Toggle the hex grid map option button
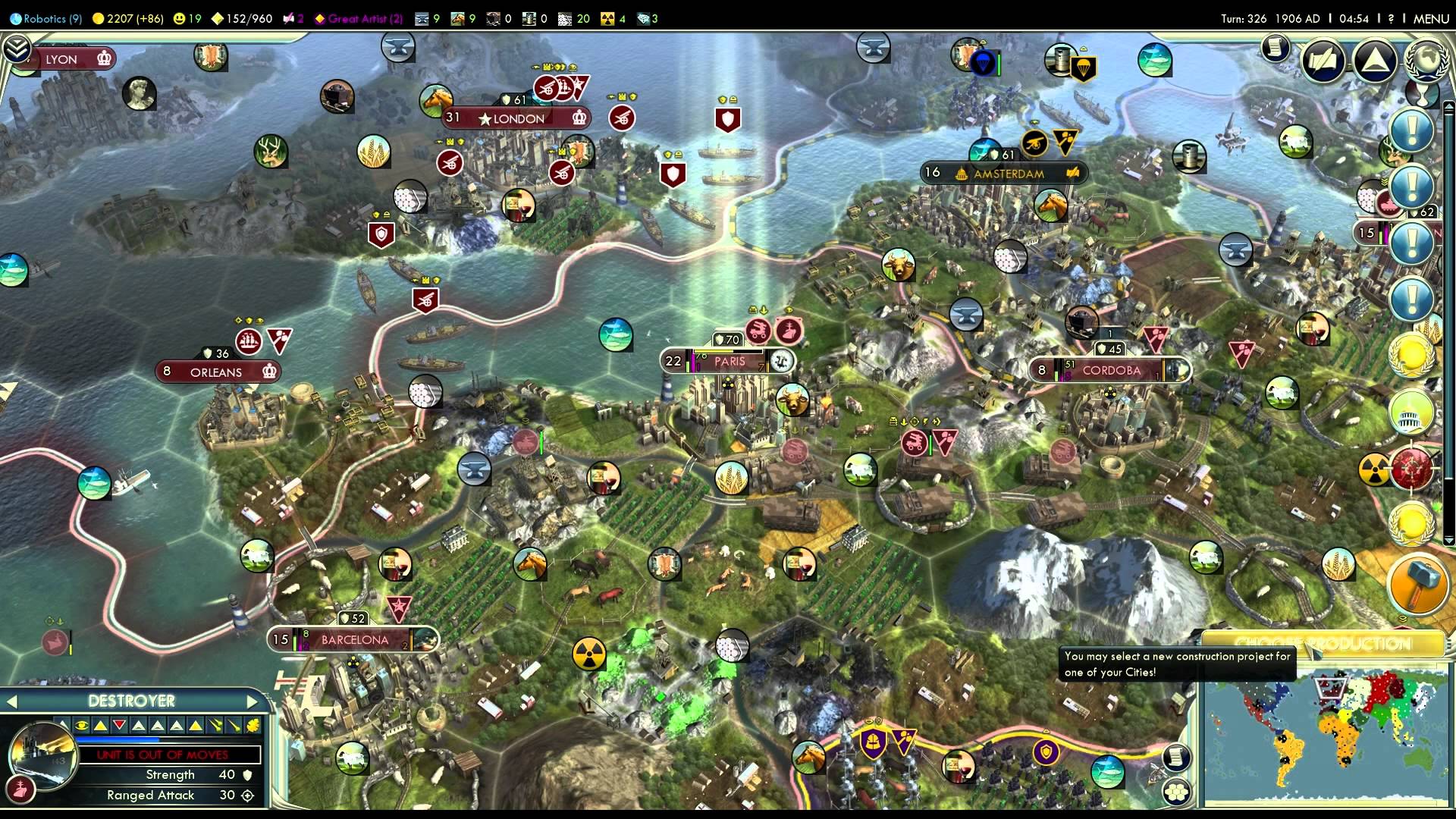Viewport: 1456px width, 819px height. tap(1176, 791)
